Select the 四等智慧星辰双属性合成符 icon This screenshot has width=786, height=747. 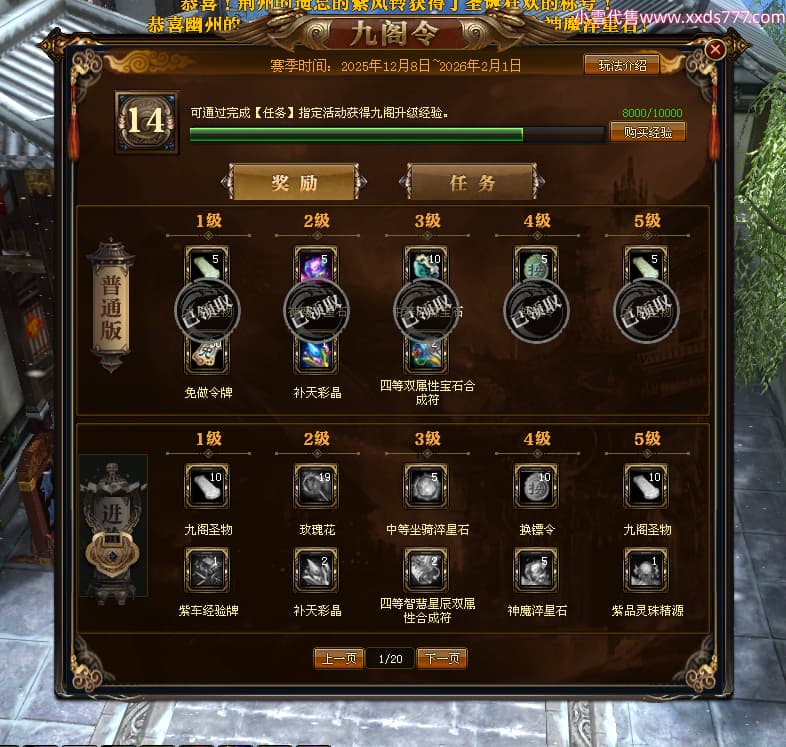(427, 569)
